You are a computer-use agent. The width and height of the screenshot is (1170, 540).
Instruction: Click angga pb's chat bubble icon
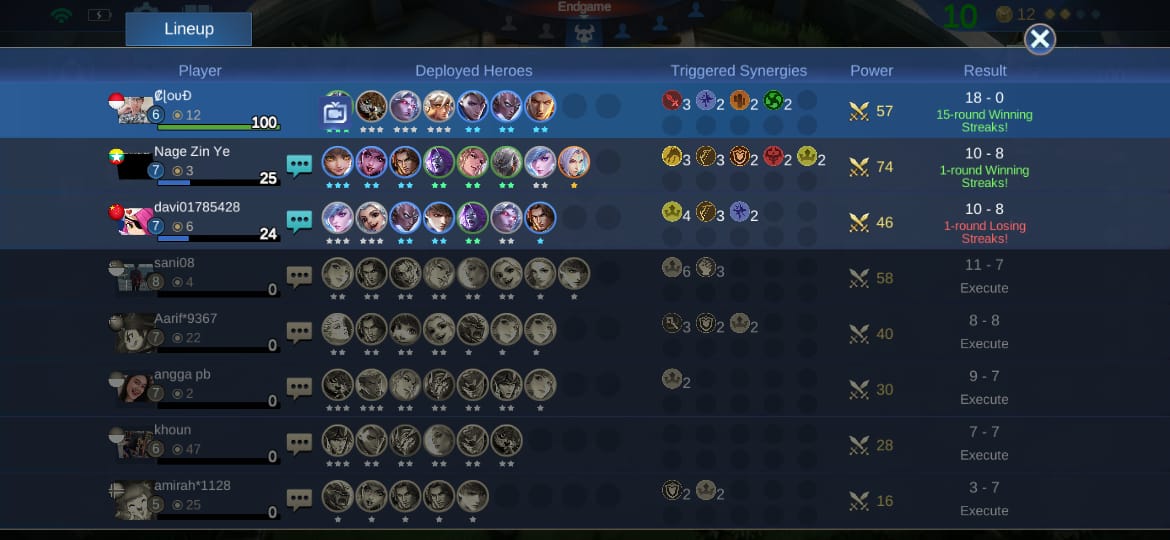click(x=300, y=388)
